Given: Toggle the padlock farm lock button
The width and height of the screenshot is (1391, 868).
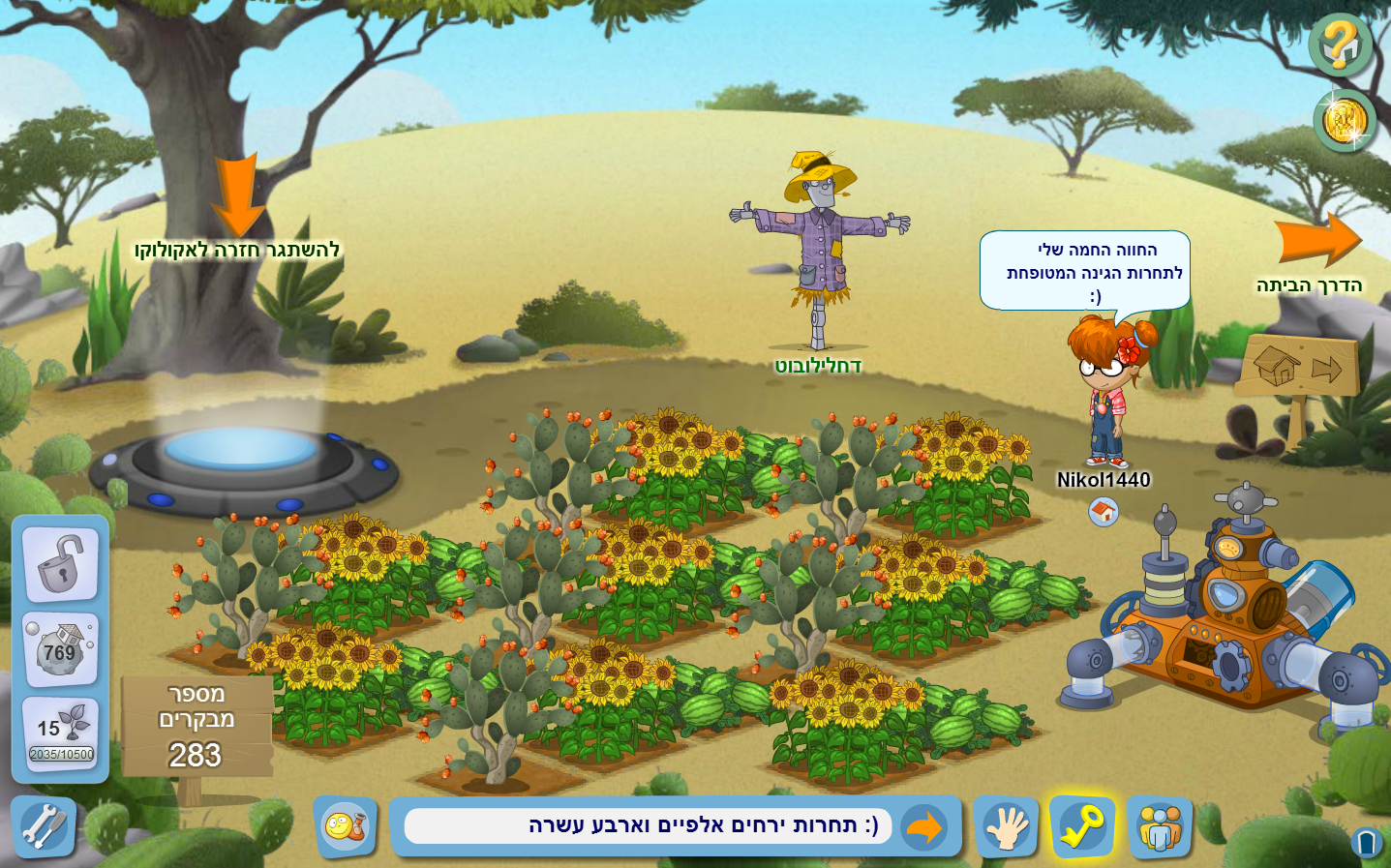Looking at the screenshot, I should tap(60, 564).
